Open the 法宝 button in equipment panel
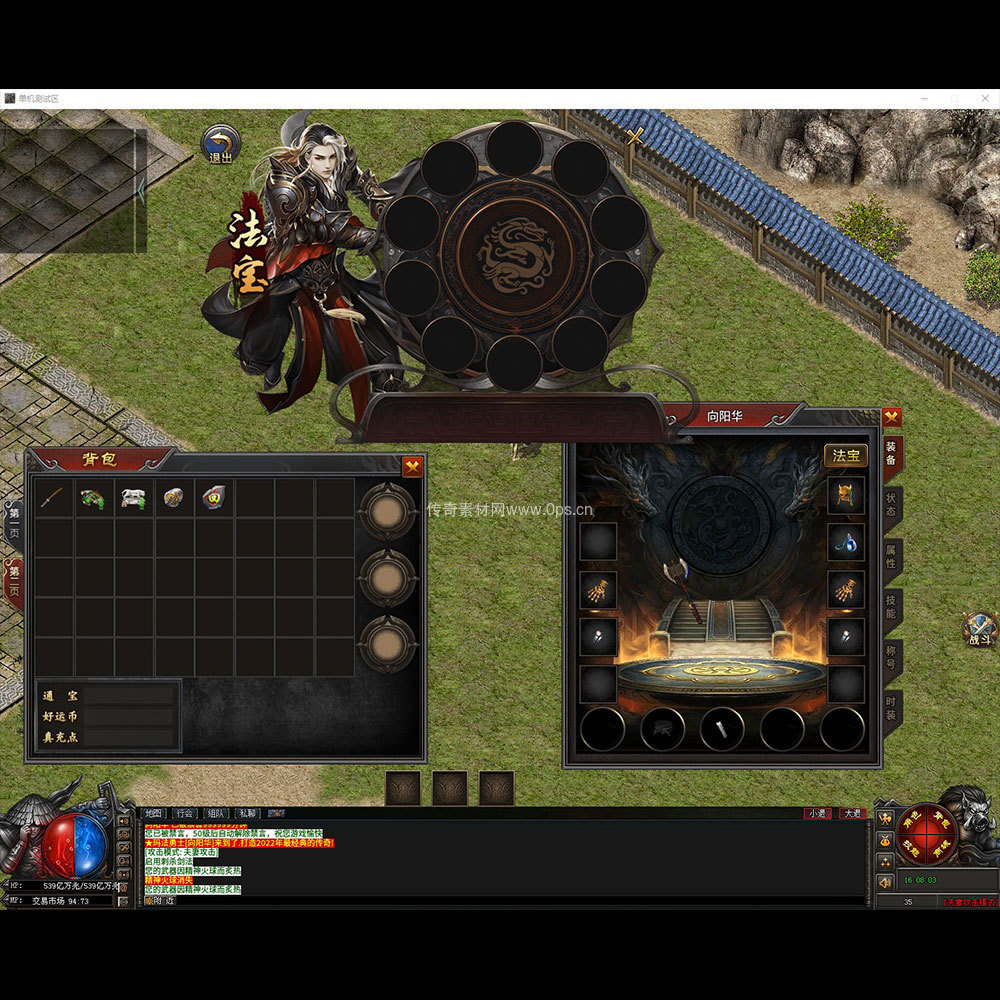 [845, 456]
